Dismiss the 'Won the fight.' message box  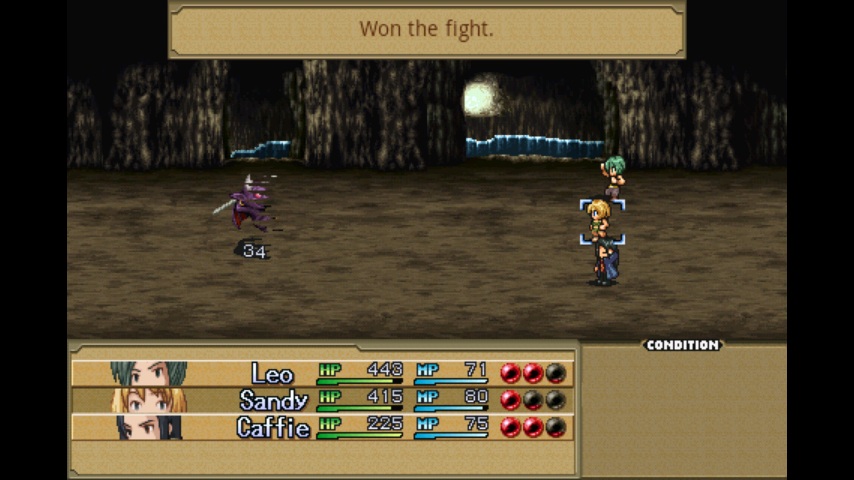point(427,29)
